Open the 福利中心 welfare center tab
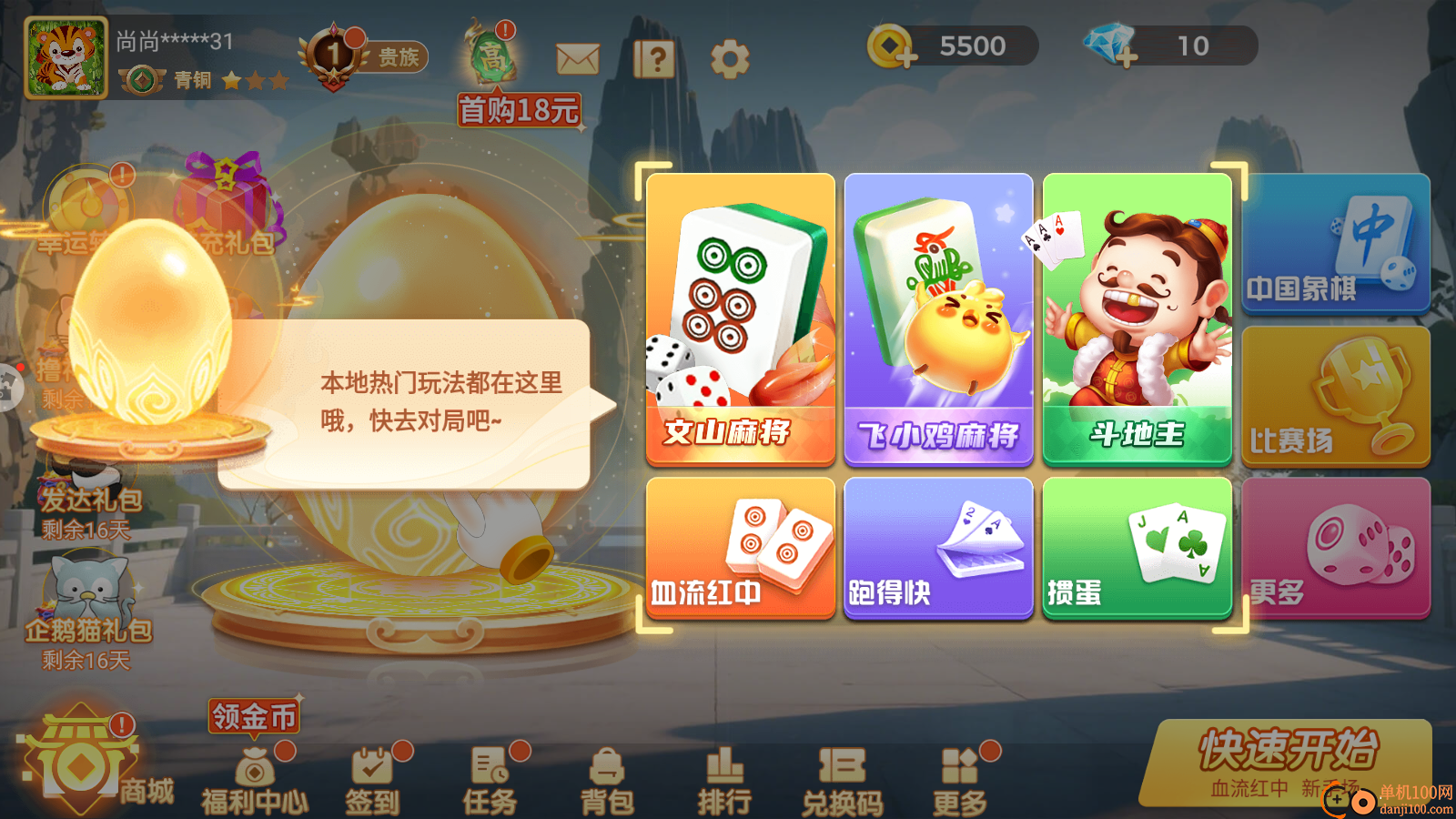 click(255, 778)
